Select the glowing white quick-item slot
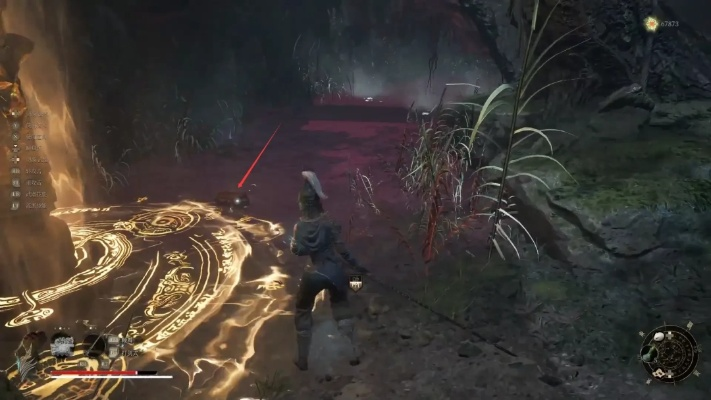This screenshot has width=711, height=400. pos(63,344)
